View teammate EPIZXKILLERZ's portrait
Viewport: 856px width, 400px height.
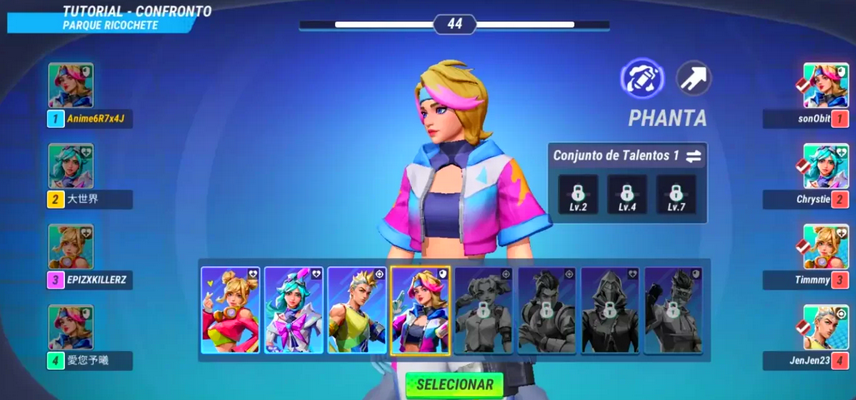71,247
